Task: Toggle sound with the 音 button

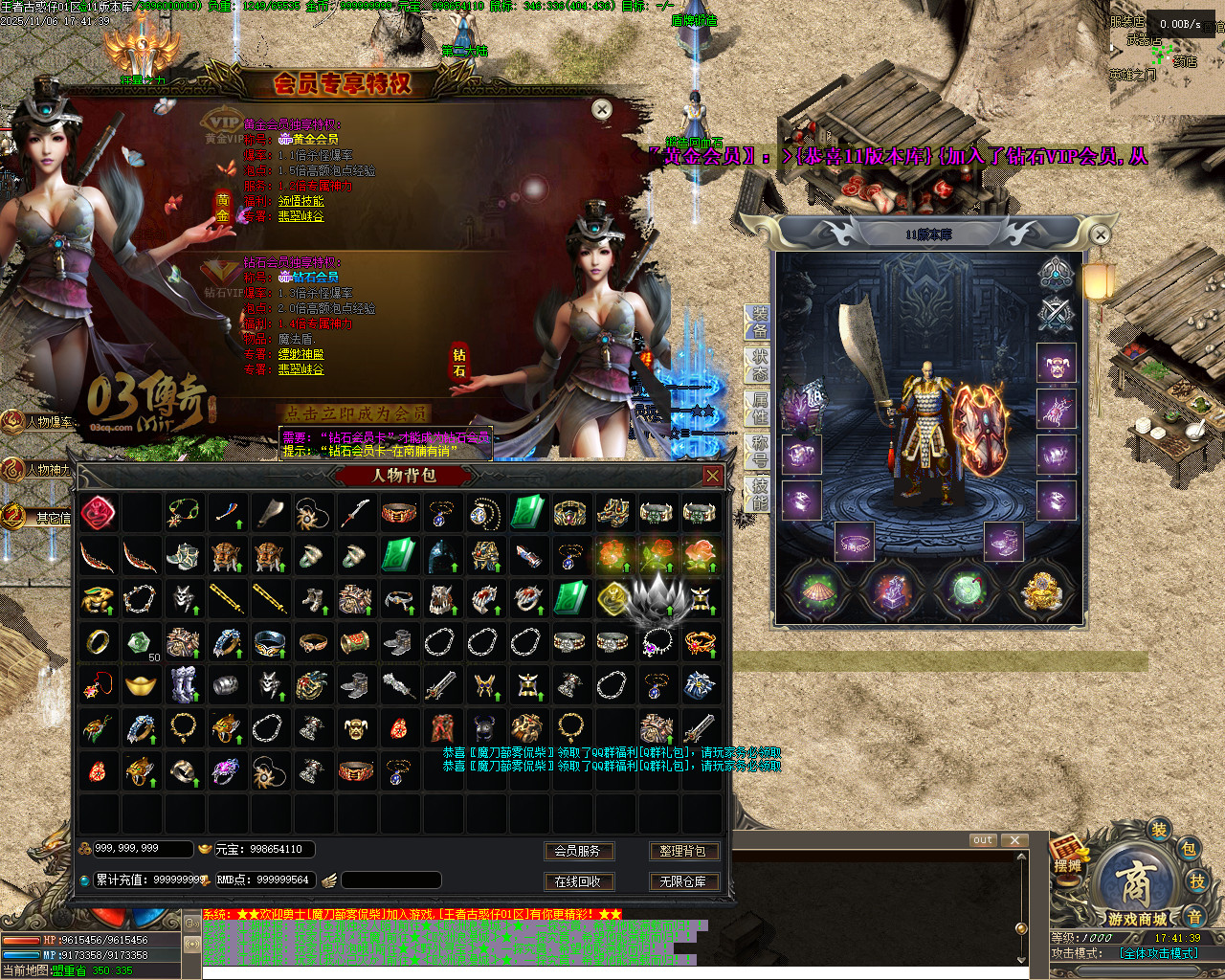Action: tap(1194, 917)
